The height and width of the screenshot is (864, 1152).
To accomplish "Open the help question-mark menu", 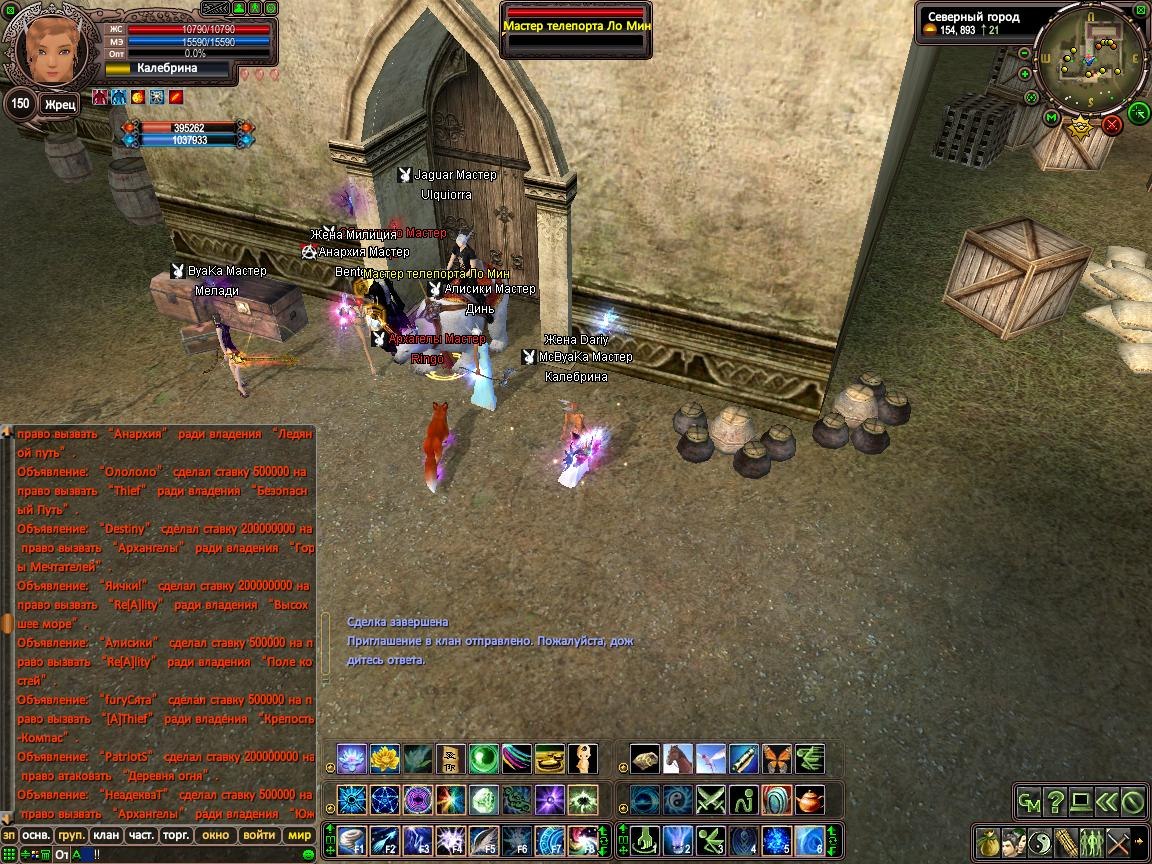I will pyautogui.click(x=1054, y=801).
